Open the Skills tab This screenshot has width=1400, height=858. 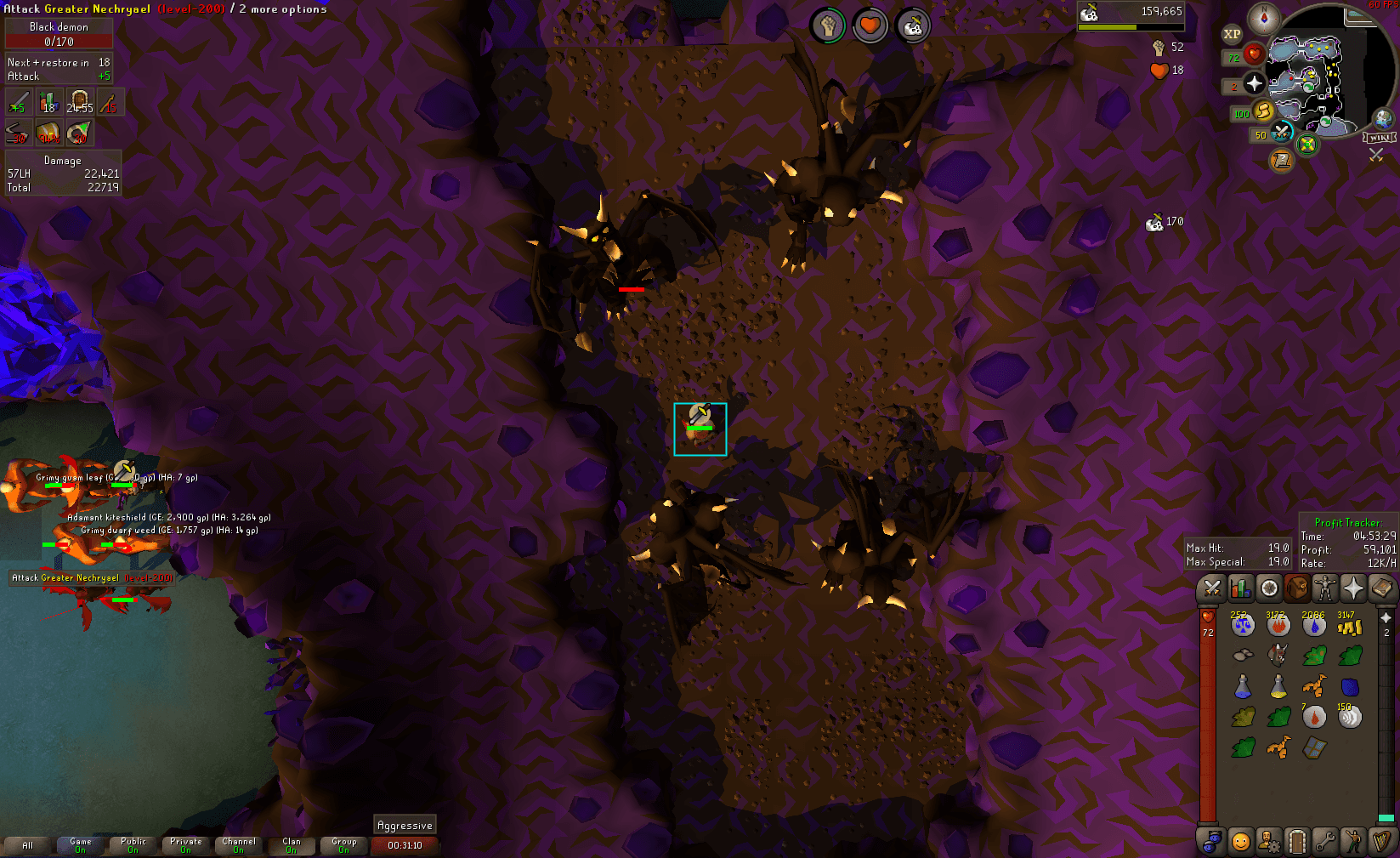[1241, 588]
